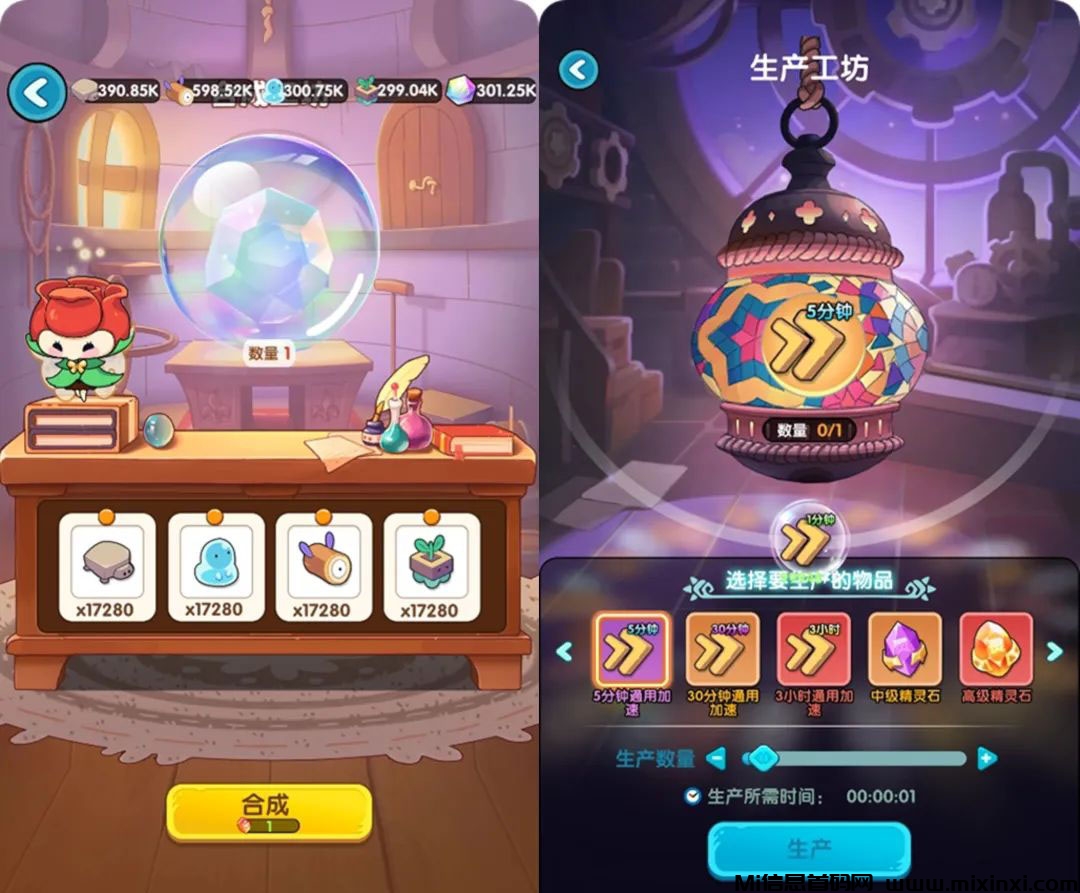Choose the 30分钟通用加速 item
The height and width of the screenshot is (893, 1080).
(722, 651)
